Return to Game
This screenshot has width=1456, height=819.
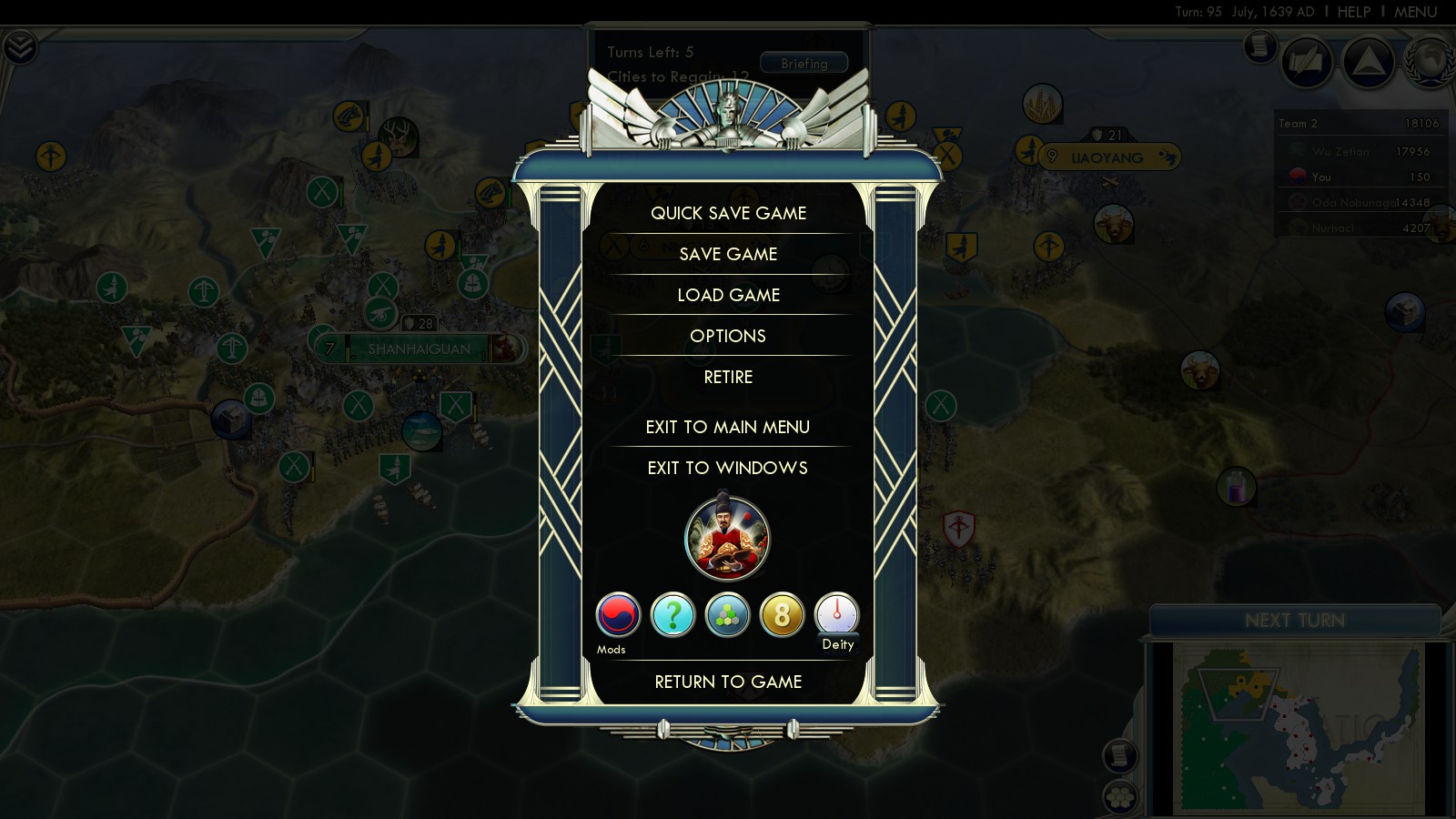coord(728,682)
